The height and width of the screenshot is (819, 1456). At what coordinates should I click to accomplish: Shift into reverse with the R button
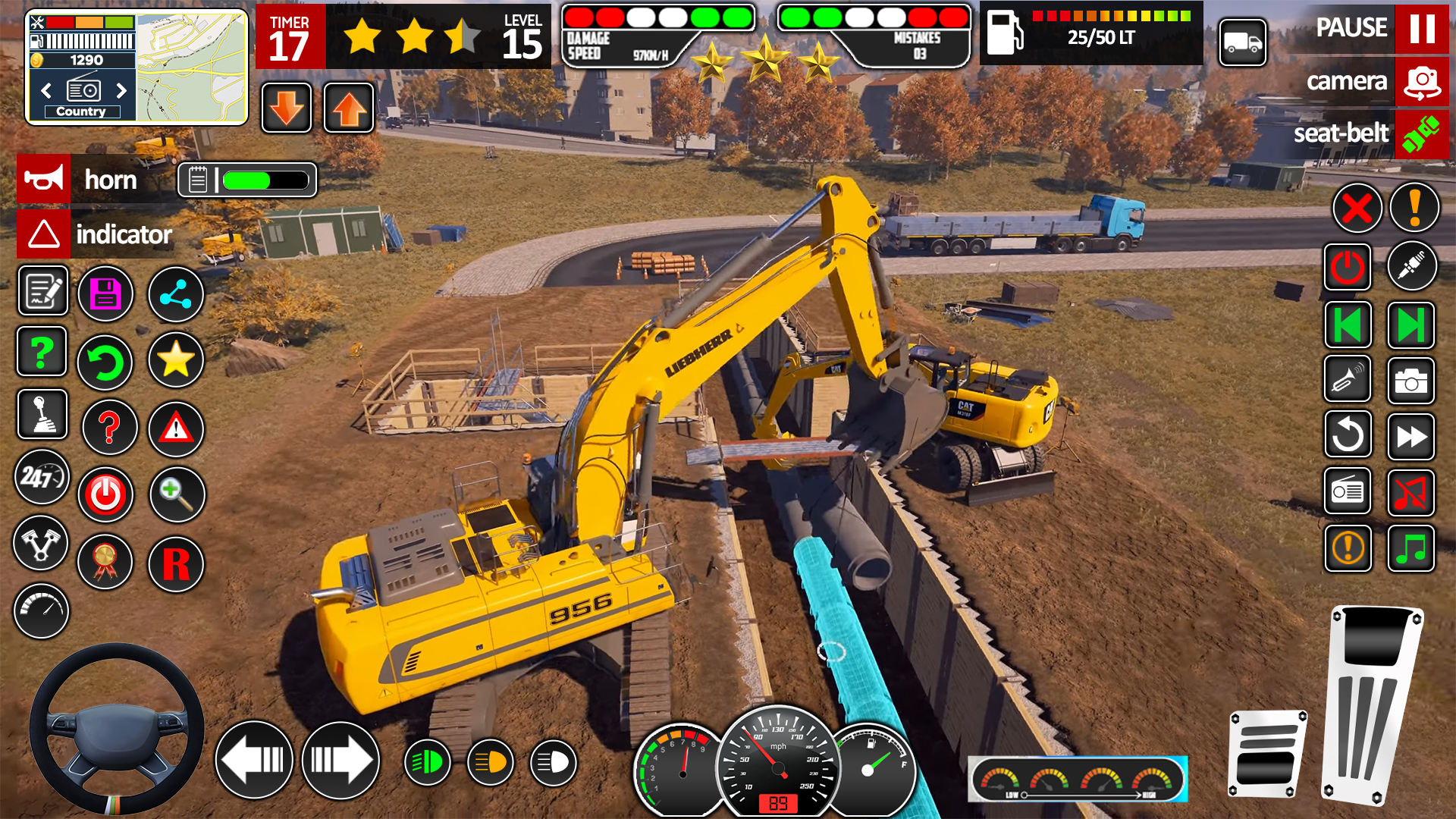coord(176,564)
